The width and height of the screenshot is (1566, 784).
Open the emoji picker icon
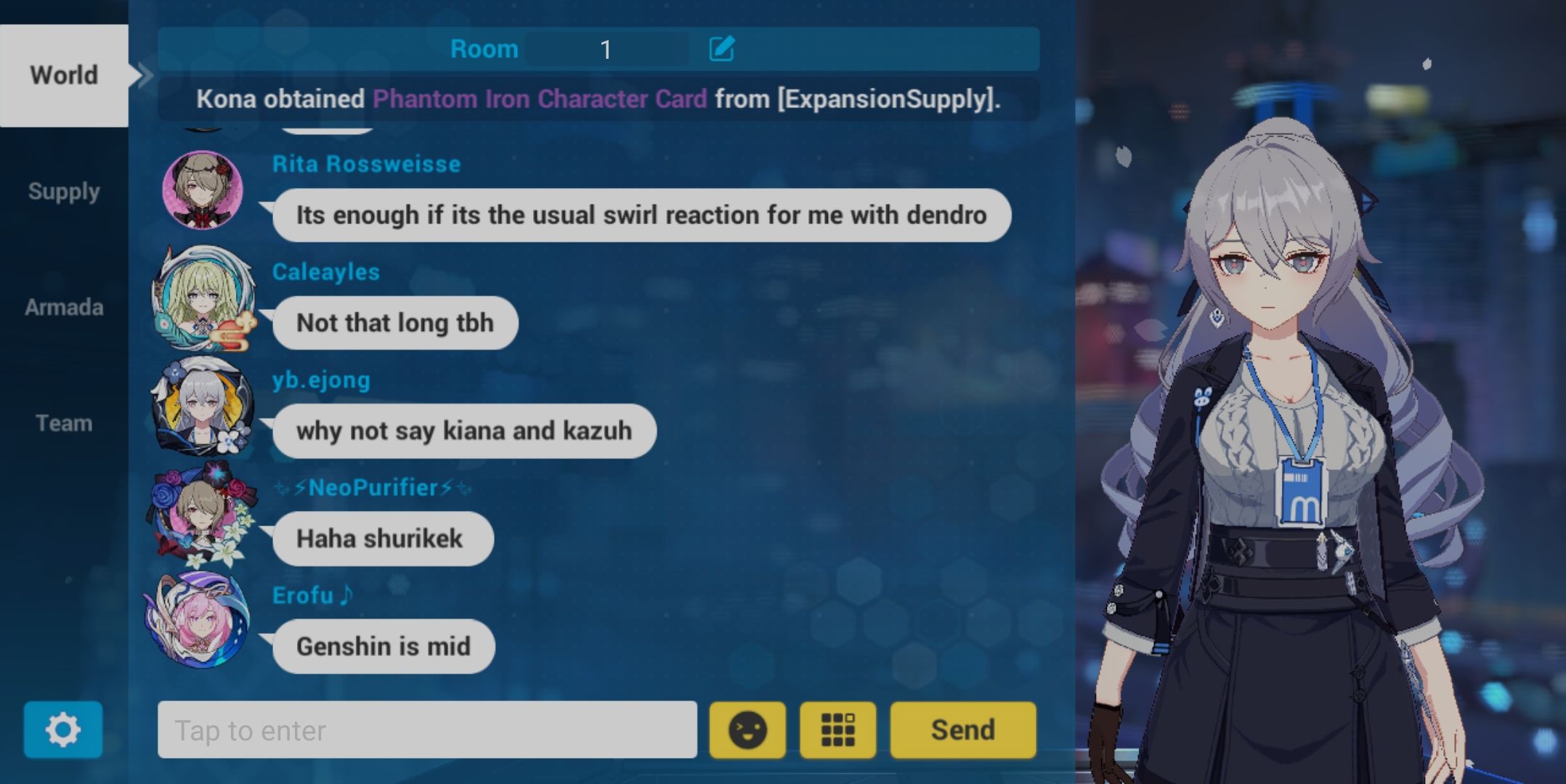pyautogui.click(x=747, y=730)
